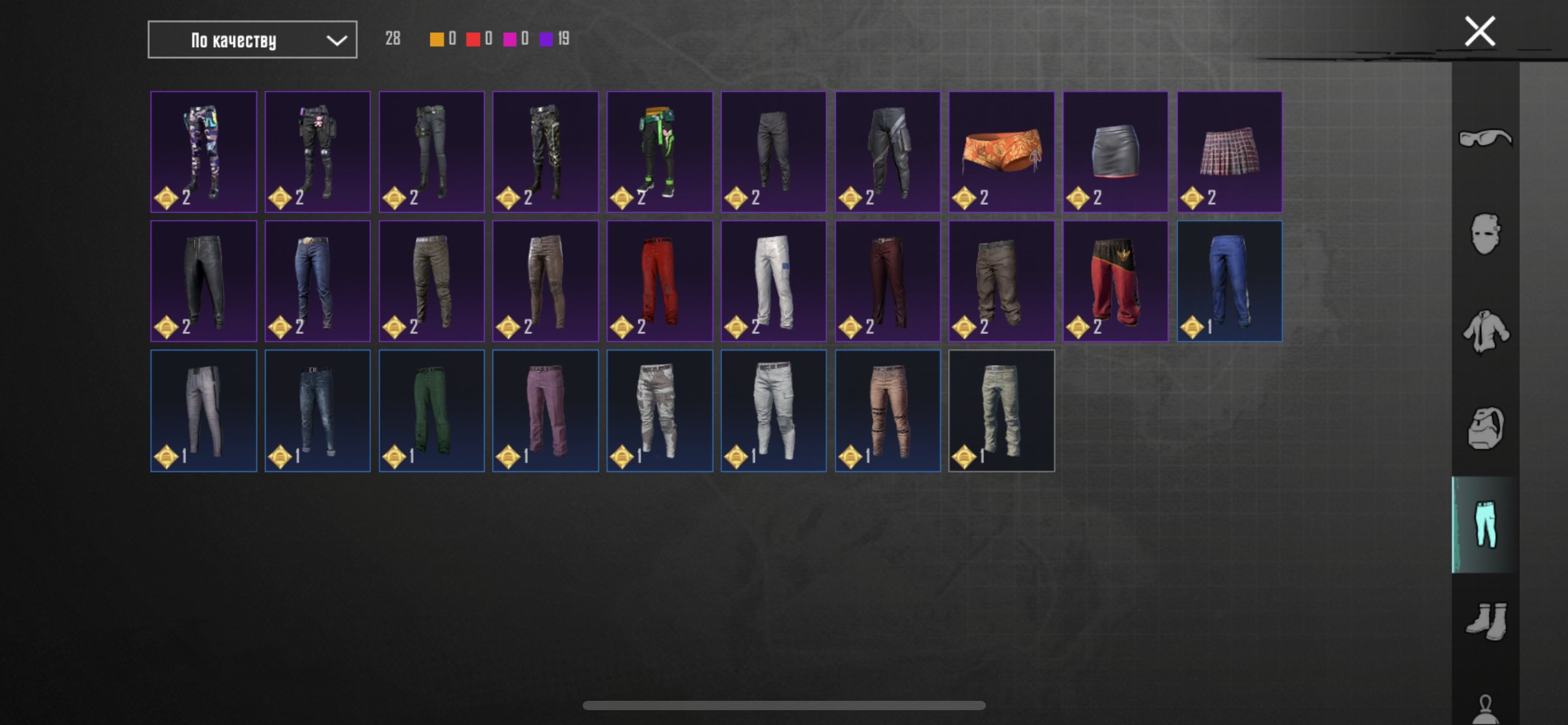
Task: Pick the red plaid pleated skirt
Action: click(1229, 152)
